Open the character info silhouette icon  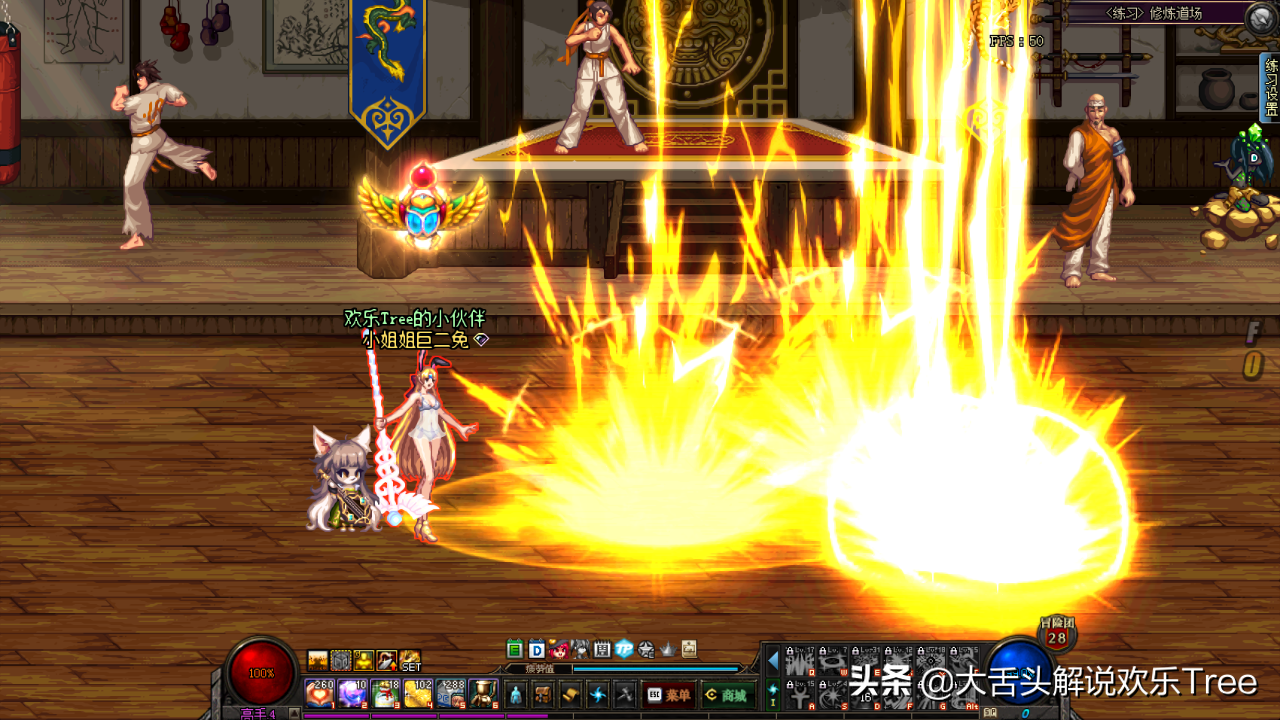(x=516, y=694)
